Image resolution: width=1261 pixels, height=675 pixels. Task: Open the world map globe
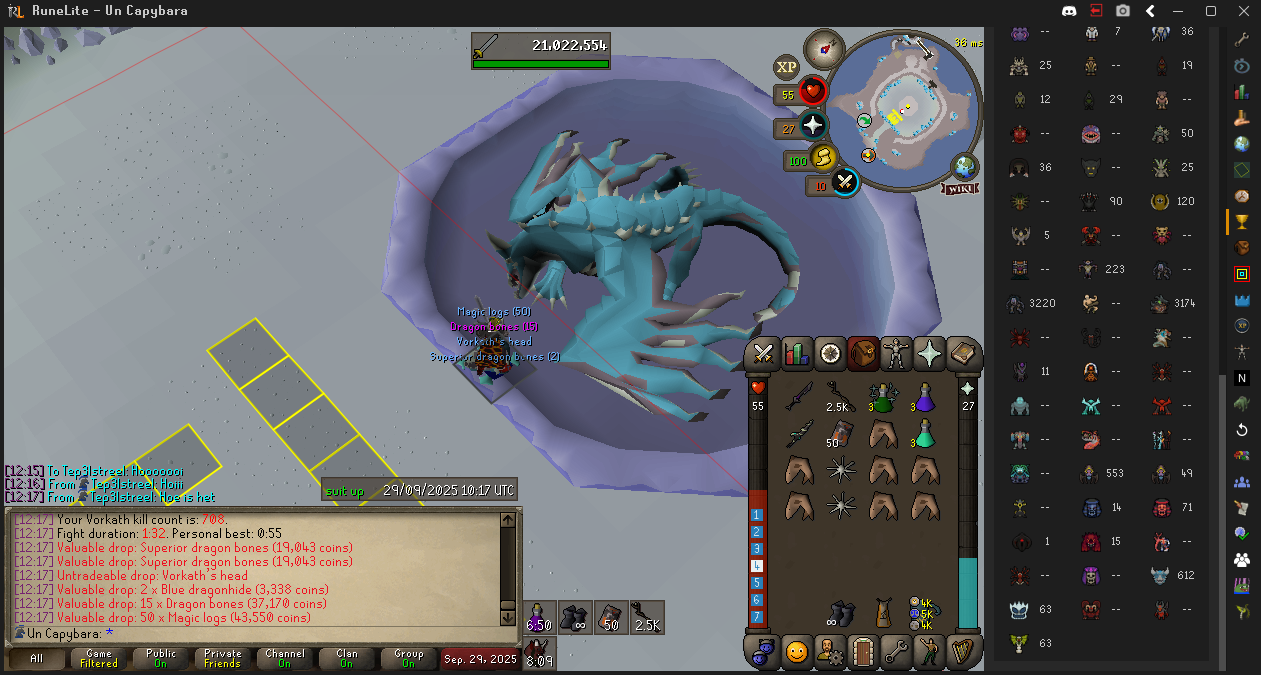tap(965, 166)
